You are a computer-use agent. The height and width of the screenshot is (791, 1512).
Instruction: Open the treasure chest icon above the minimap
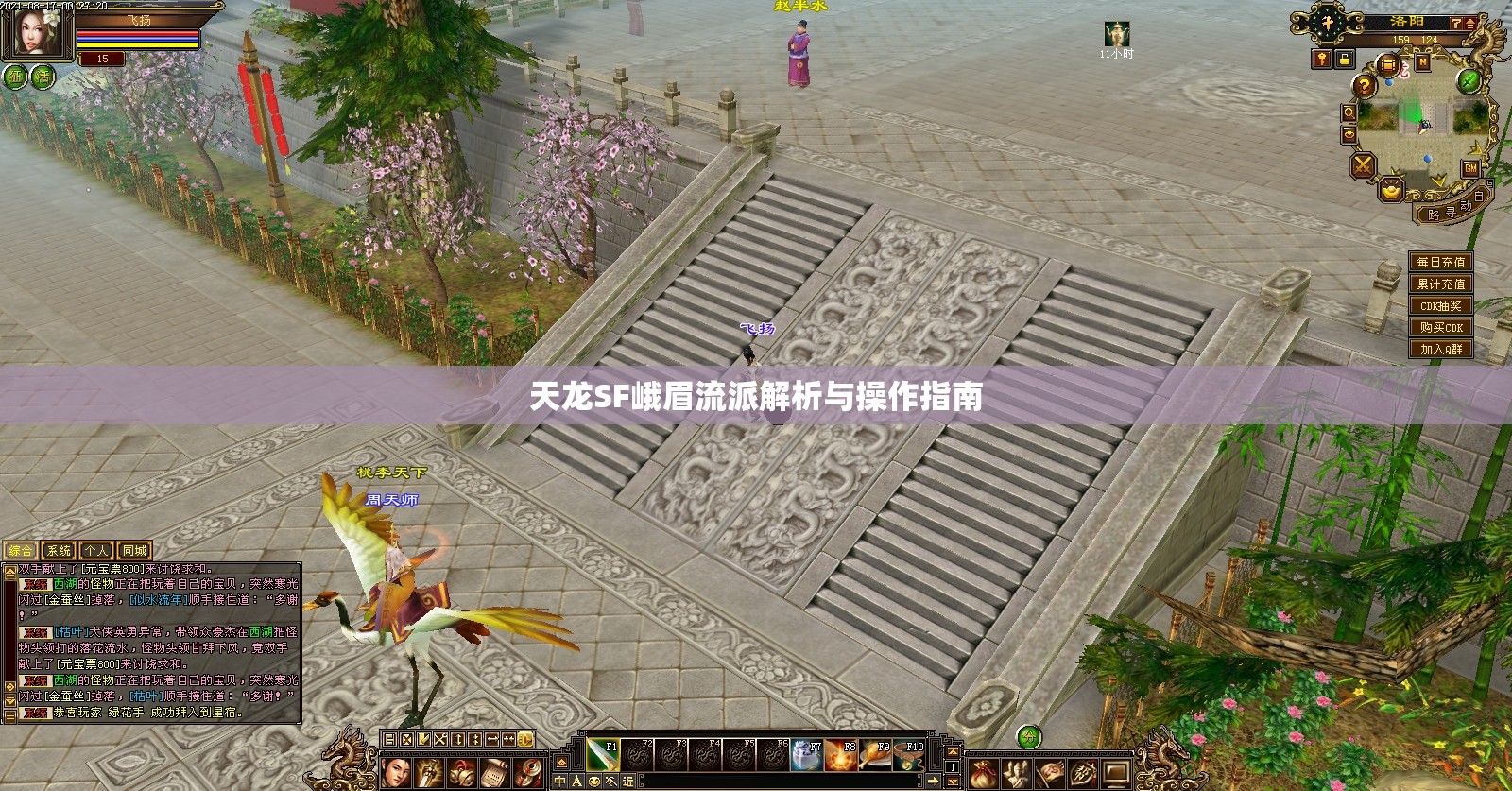tap(1387, 64)
